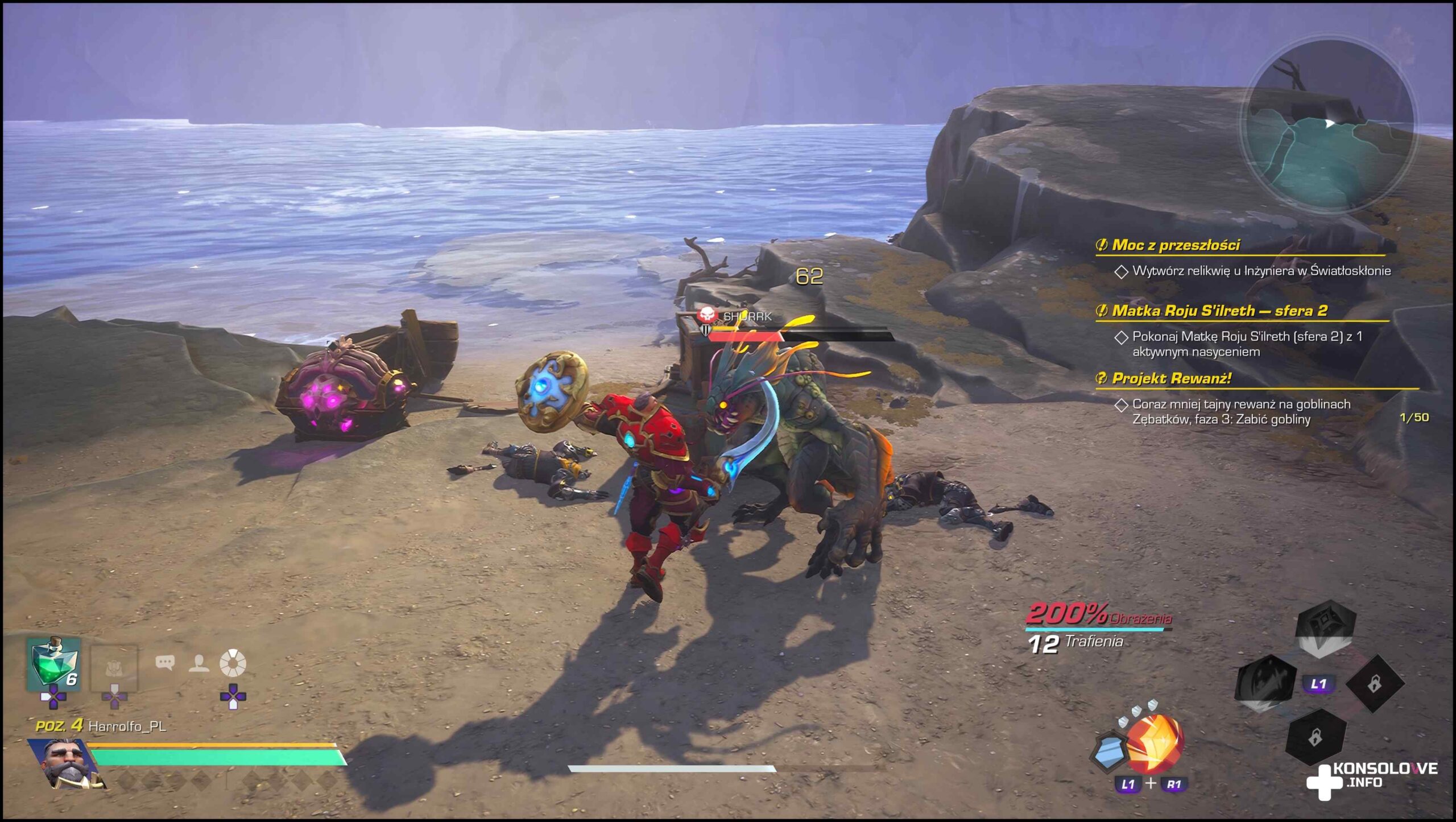Click the locked bottom hexagon ability slot
Viewport: 1456px width, 822px height.
(x=1315, y=738)
